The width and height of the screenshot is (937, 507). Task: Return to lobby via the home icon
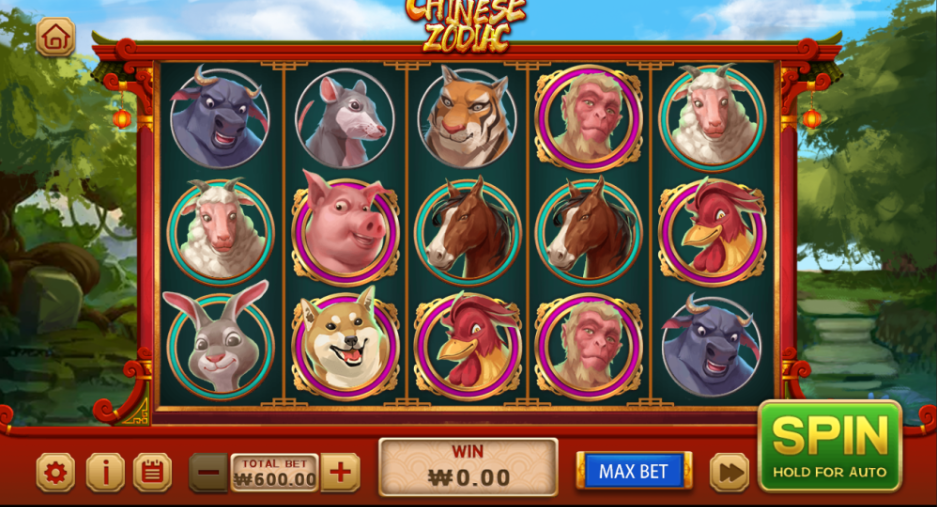56,38
